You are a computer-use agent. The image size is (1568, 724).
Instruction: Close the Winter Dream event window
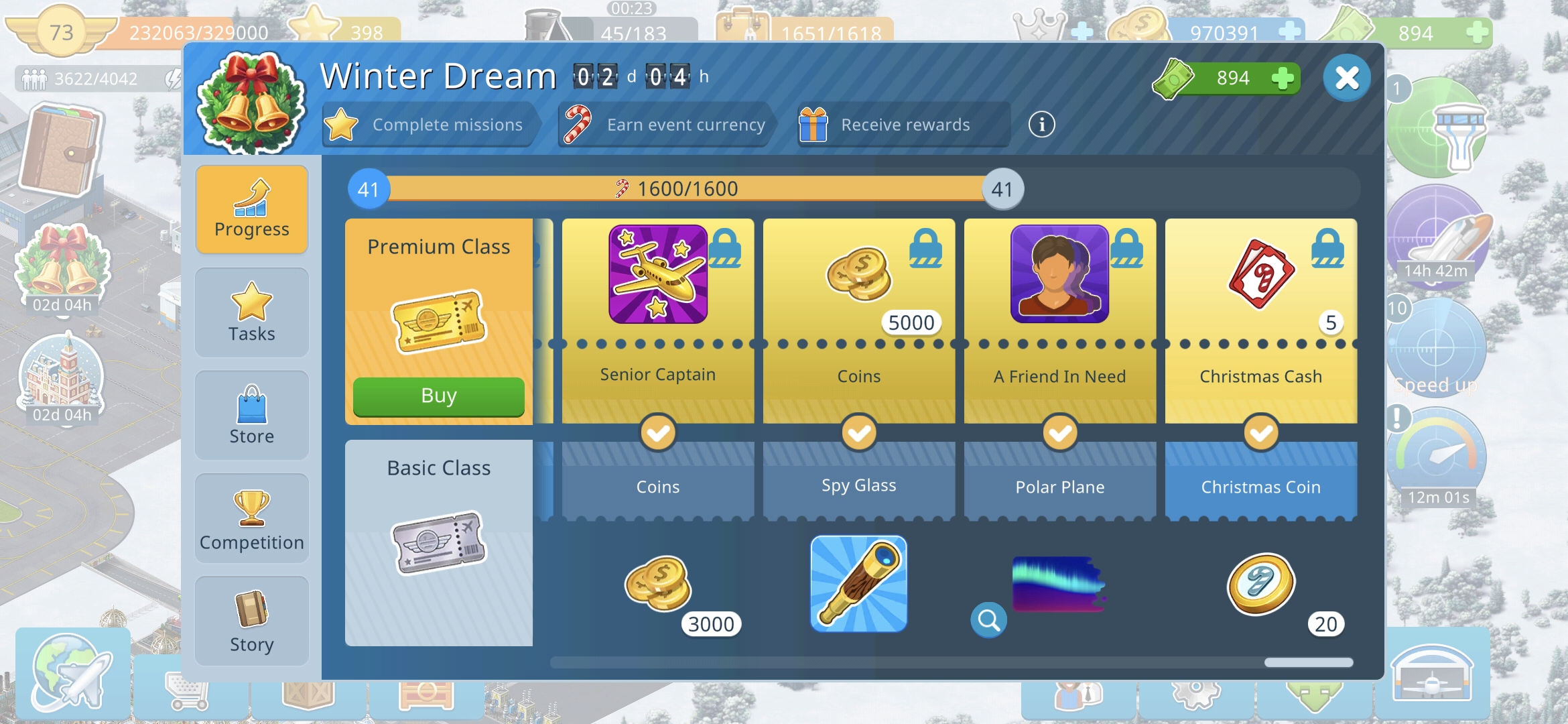[x=1346, y=78]
